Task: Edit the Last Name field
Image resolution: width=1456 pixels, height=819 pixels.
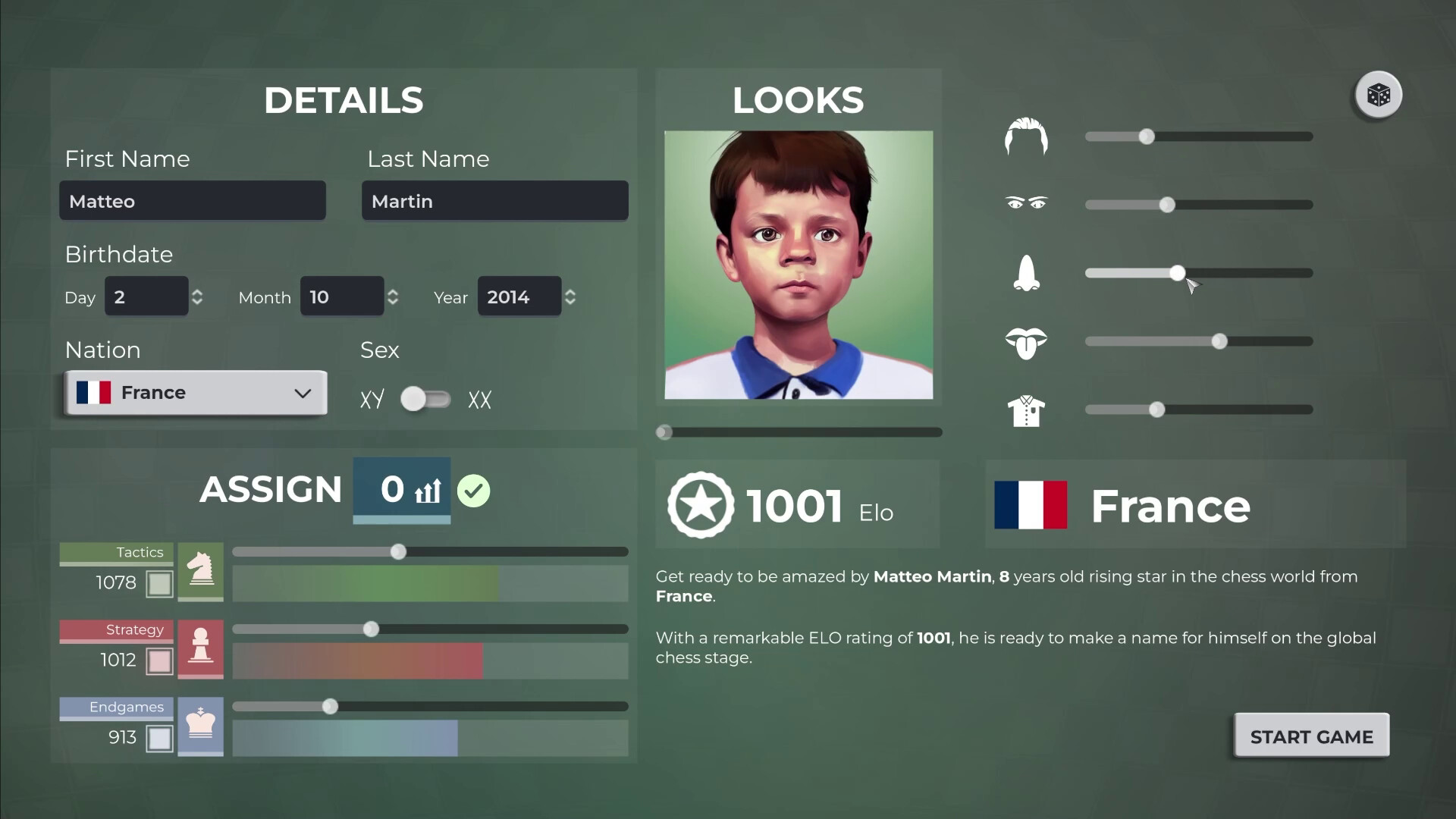Action: click(x=494, y=201)
